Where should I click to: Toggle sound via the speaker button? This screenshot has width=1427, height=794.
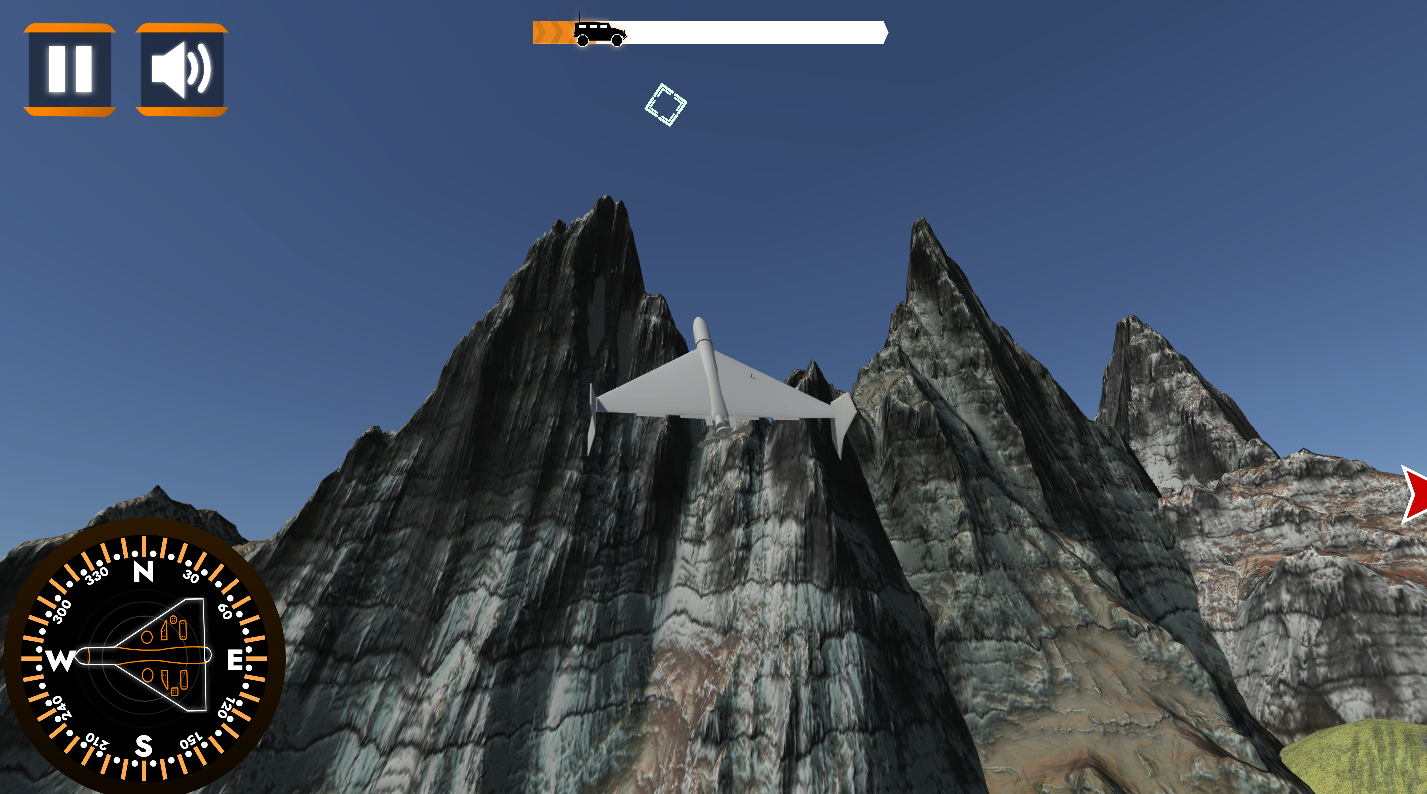point(181,69)
